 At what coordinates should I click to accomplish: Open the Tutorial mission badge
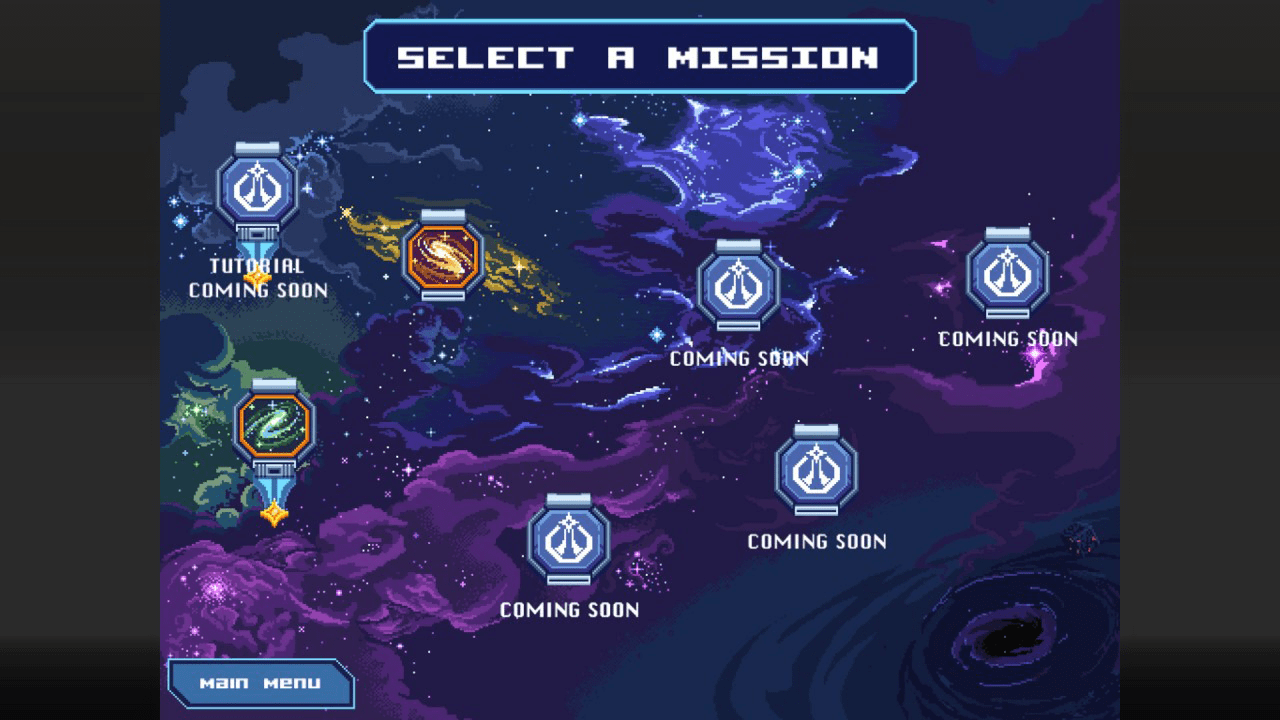point(257,189)
